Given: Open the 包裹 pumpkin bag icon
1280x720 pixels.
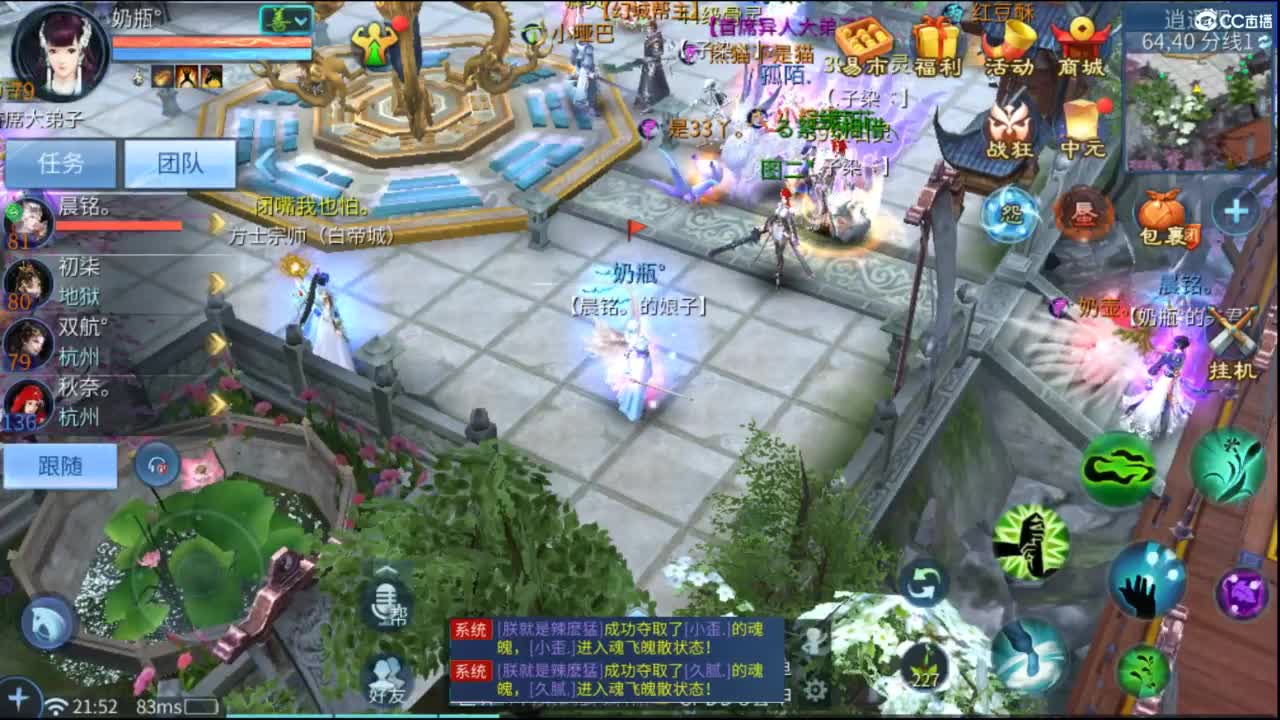Looking at the screenshot, I should pyautogui.click(x=1162, y=210).
